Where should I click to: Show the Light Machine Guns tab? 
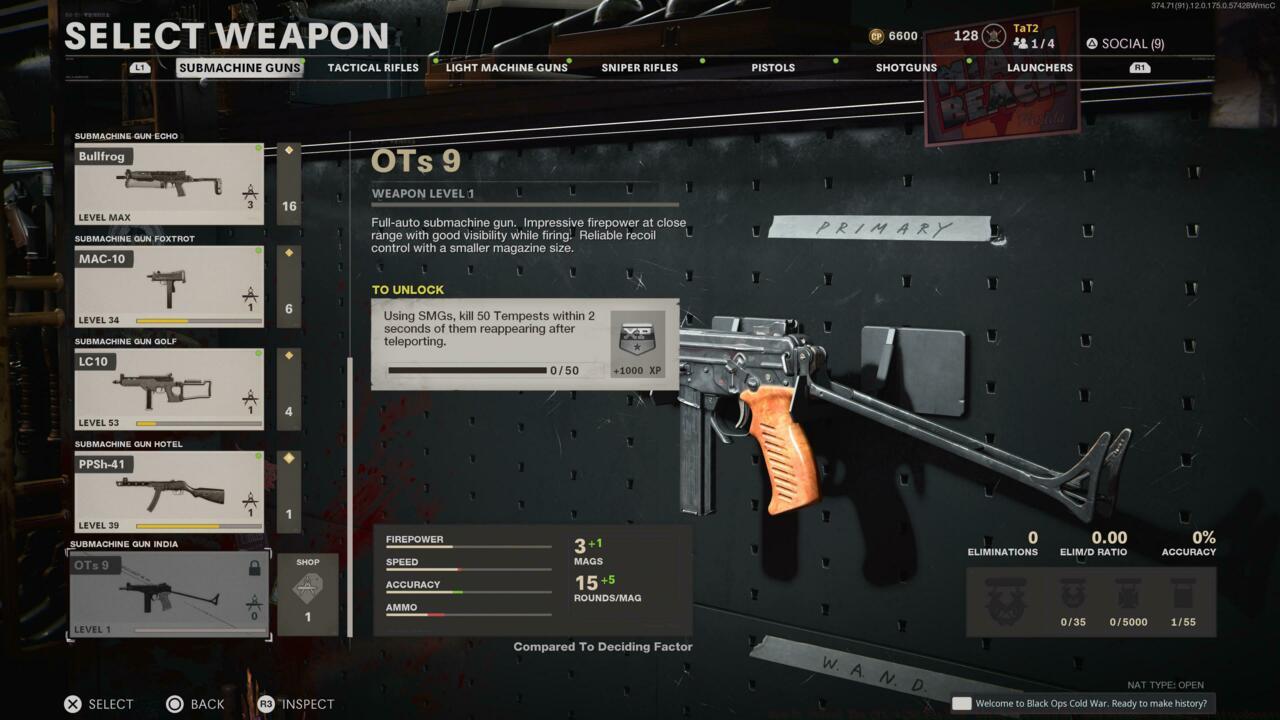pos(506,68)
